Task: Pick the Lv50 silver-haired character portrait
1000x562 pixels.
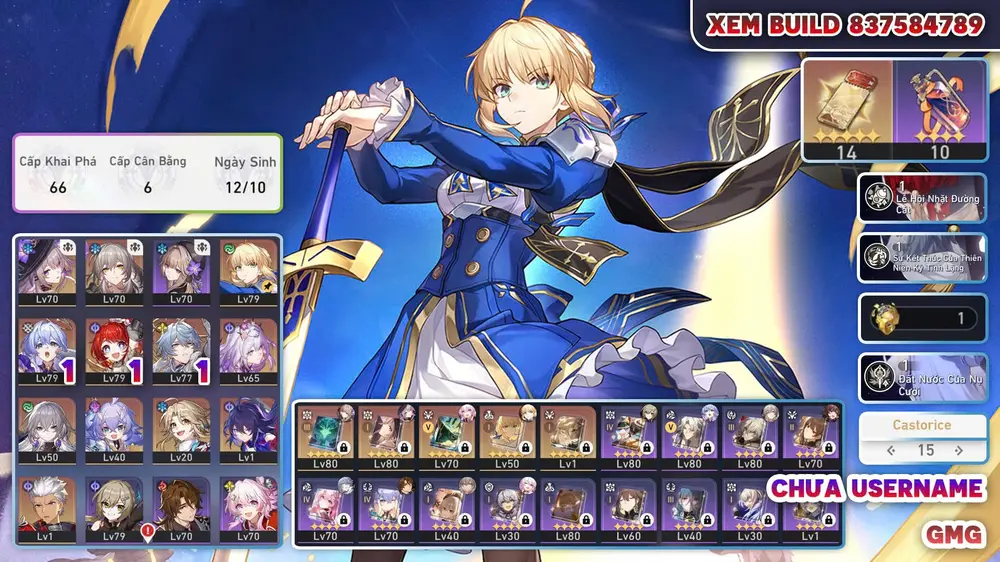Action: pos(47,429)
